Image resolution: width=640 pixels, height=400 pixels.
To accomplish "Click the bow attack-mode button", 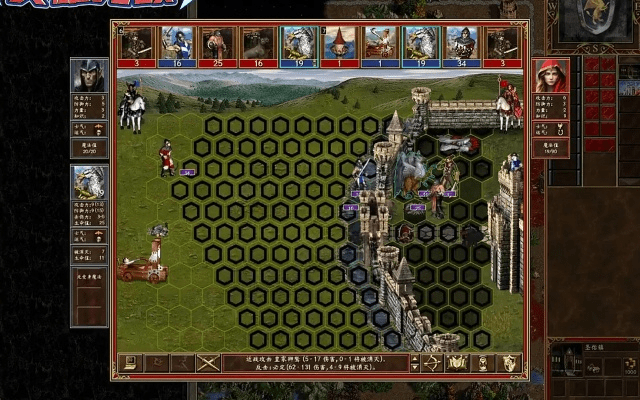I will coord(432,363).
